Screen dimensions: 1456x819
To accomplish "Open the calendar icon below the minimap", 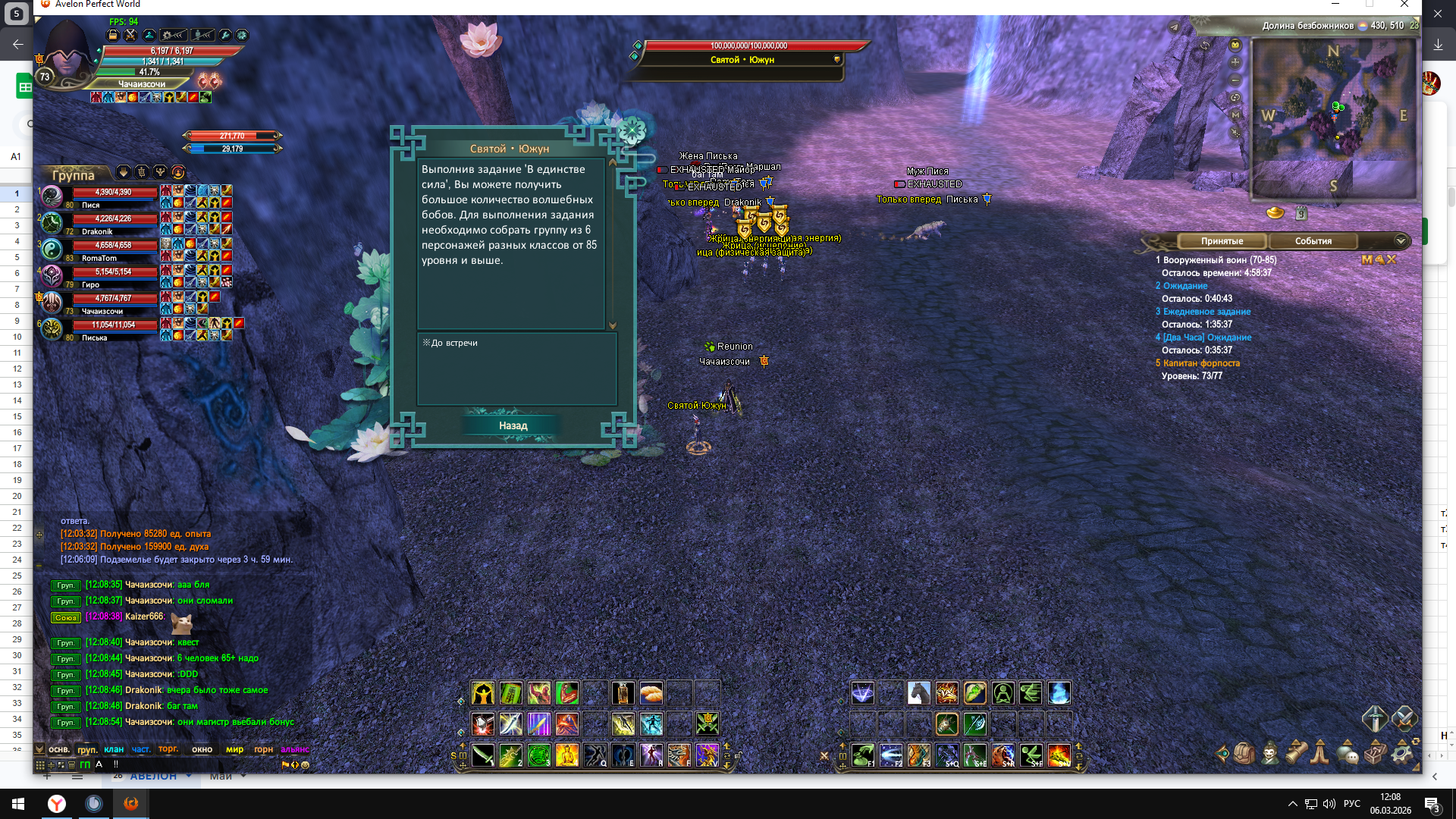I will (x=1301, y=213).
